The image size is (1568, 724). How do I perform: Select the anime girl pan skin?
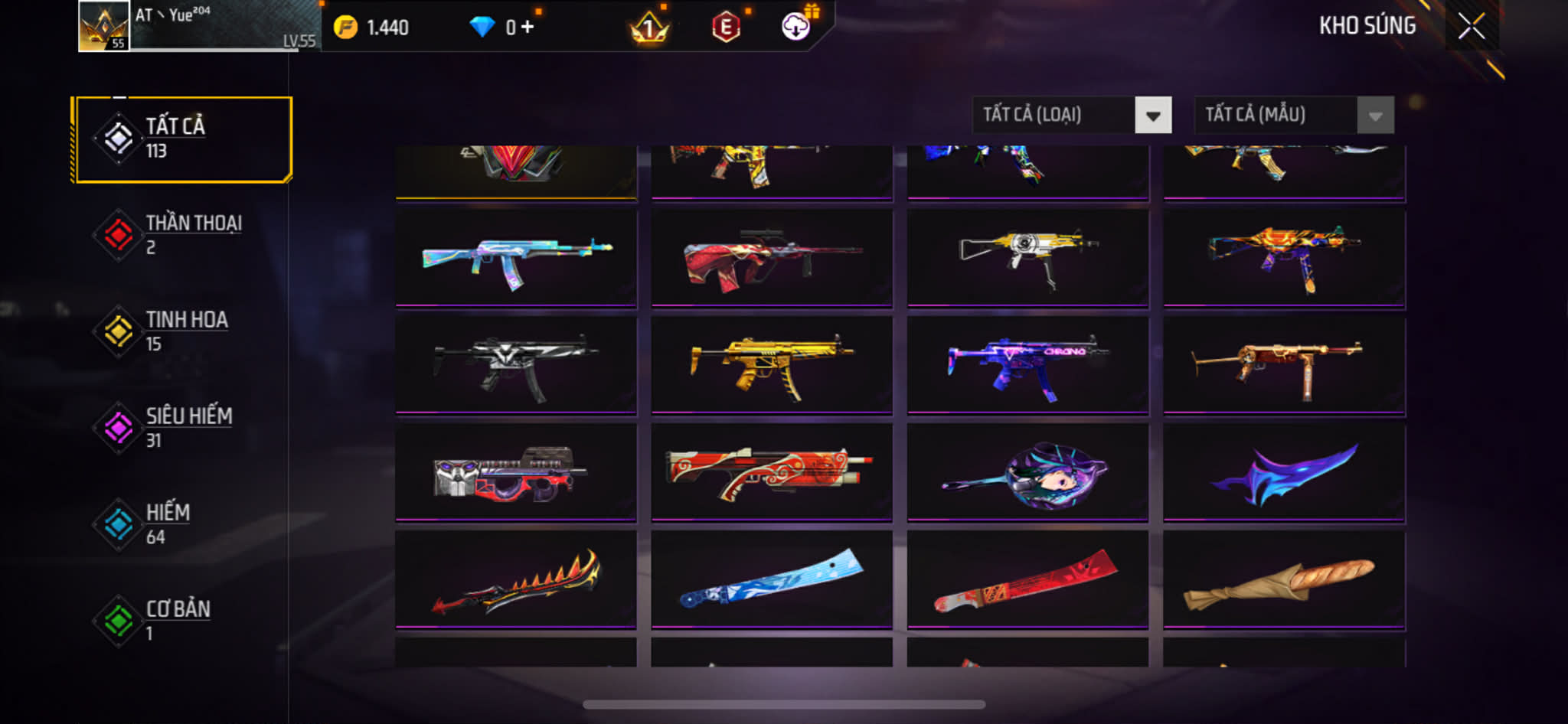1027,473
